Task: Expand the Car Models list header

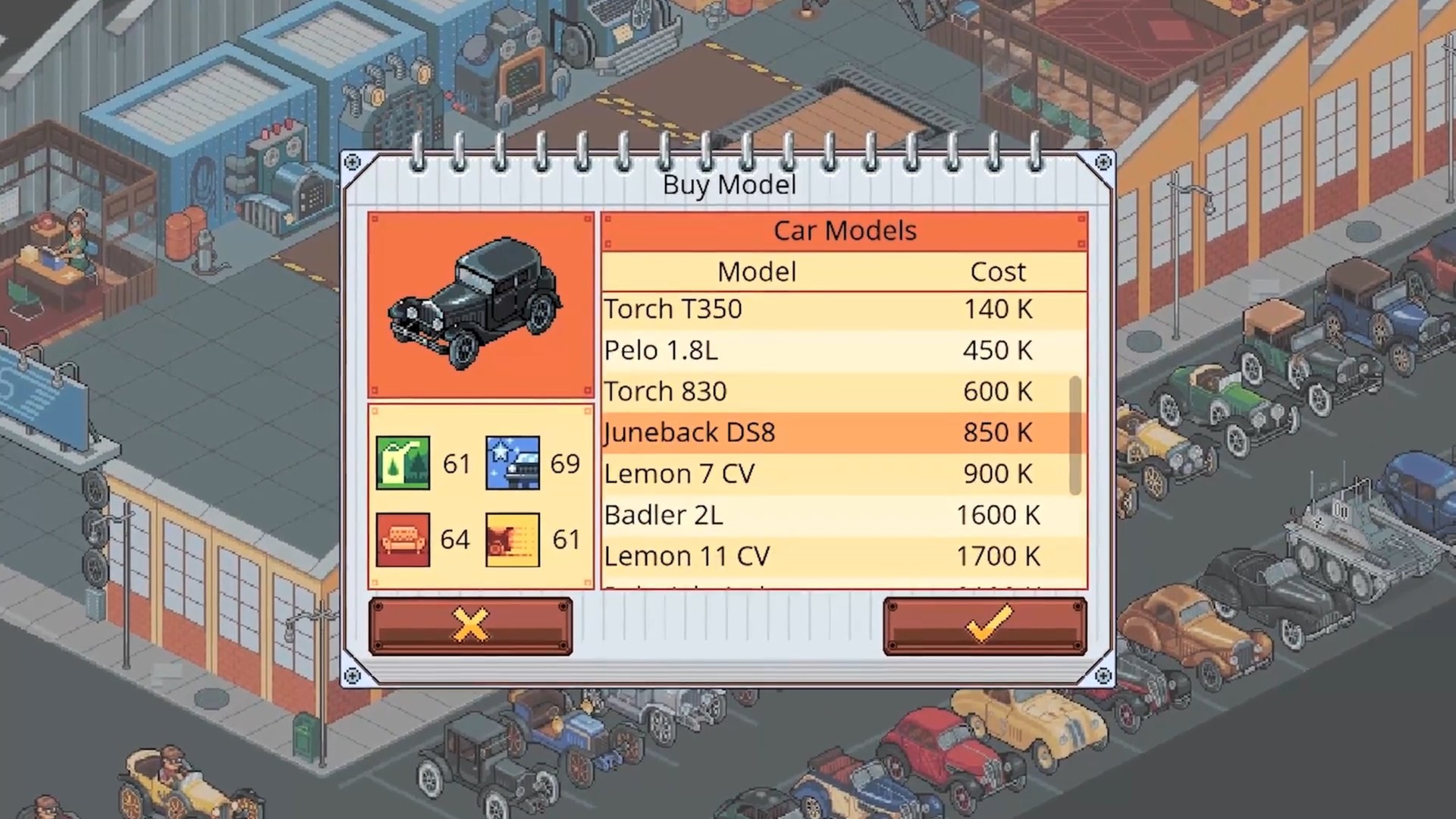Action: [x=844, y=231]
